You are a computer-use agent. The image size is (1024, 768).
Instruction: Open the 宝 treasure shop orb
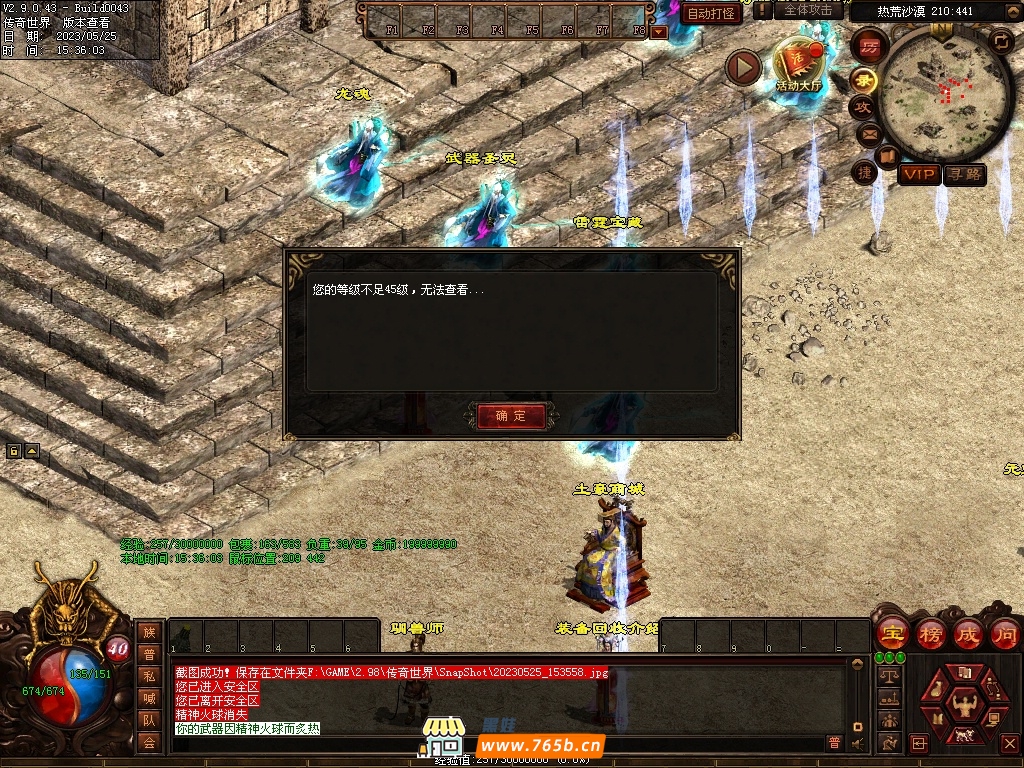[x=892, y=633]
